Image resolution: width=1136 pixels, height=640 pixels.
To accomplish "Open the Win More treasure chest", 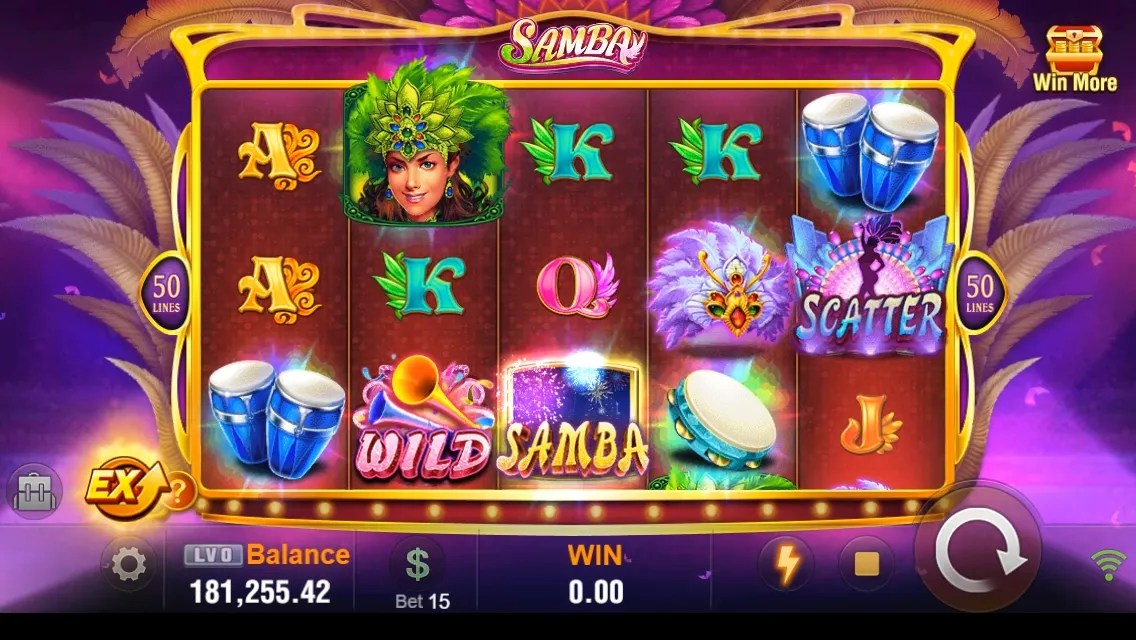I will tap(1074, 58).
